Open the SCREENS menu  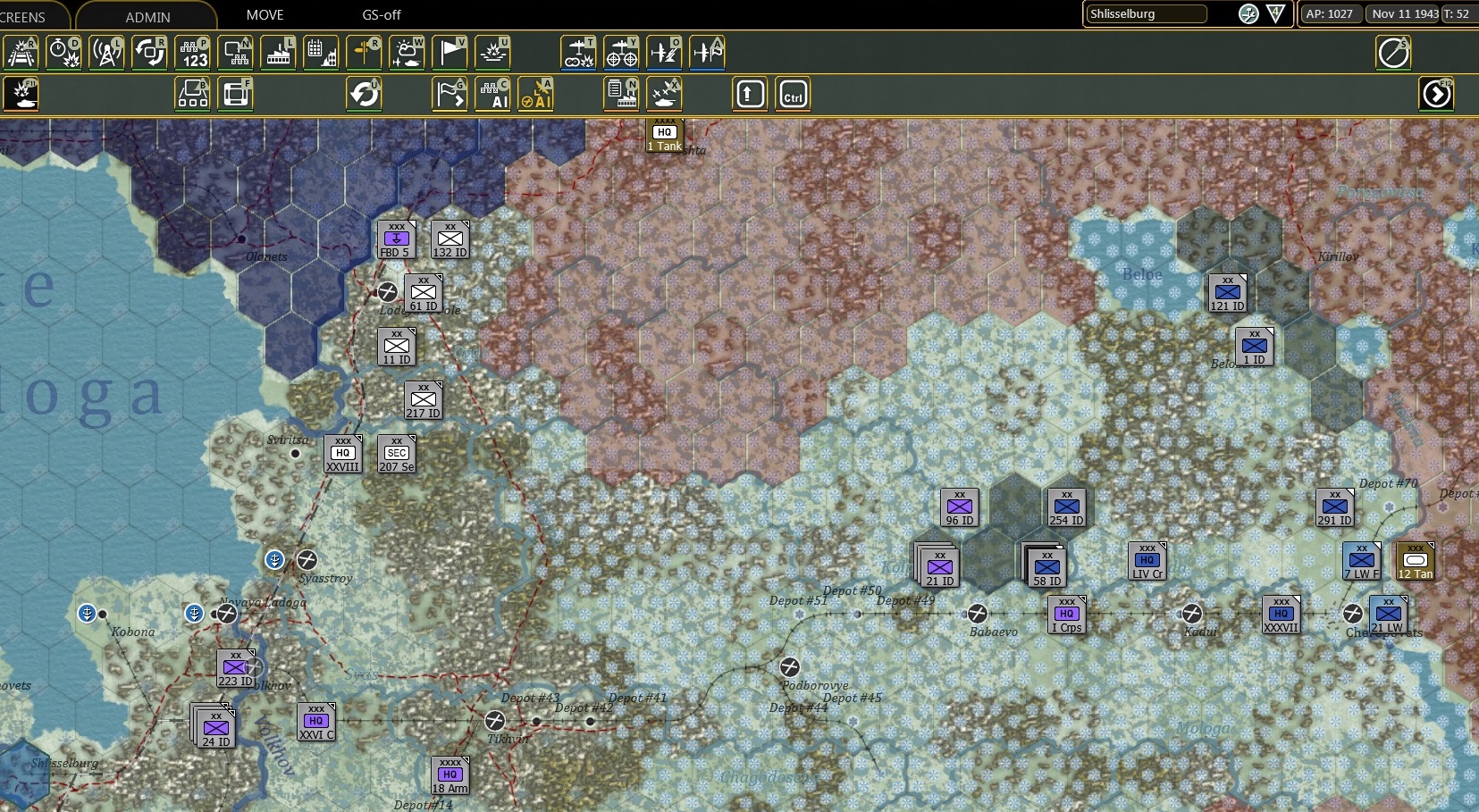click(x=27, y=14)
